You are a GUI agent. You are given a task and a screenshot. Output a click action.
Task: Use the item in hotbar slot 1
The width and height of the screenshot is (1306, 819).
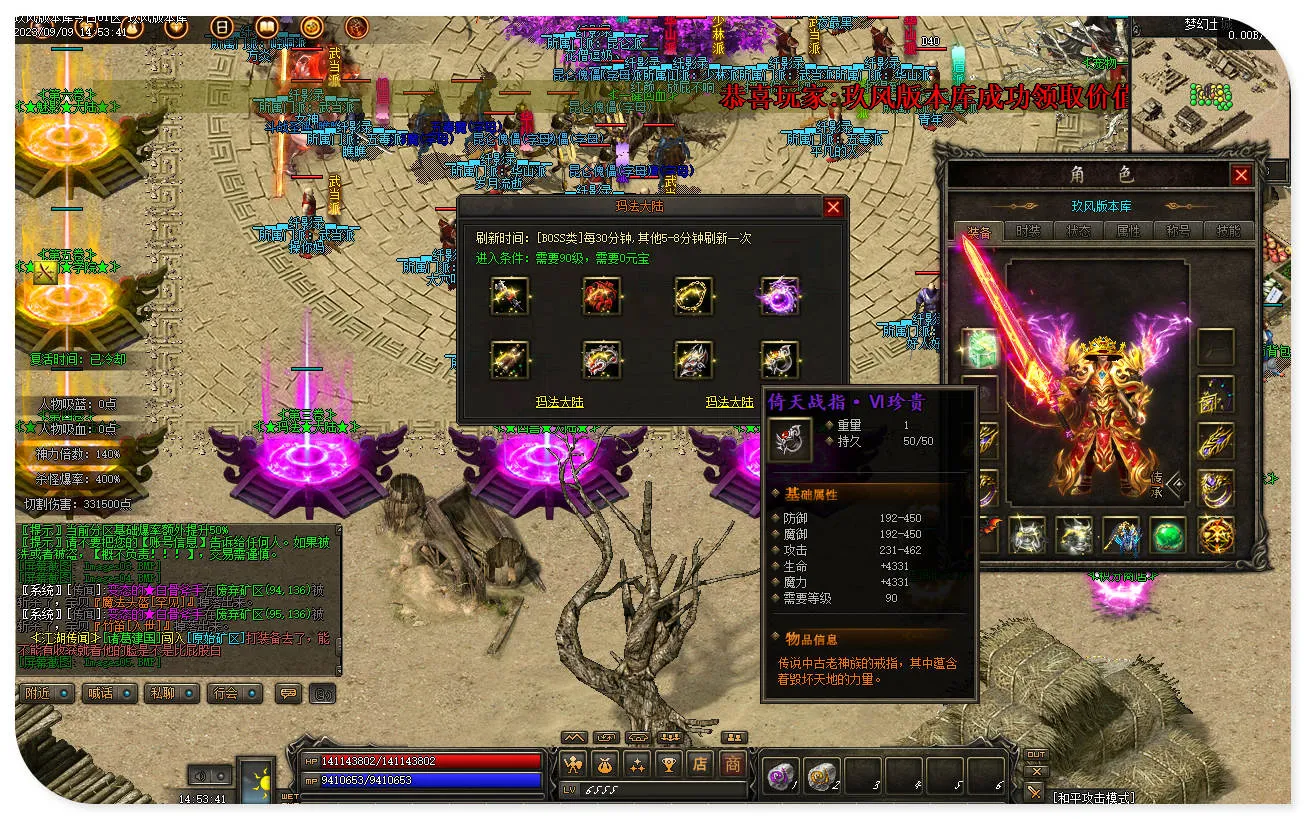point(781,775)
